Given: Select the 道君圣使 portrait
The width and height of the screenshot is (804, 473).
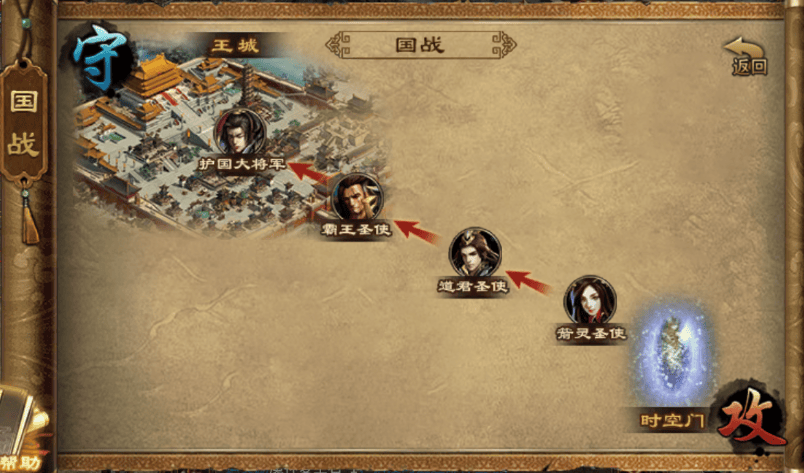Looking at the screenshot, I should 474,254.
